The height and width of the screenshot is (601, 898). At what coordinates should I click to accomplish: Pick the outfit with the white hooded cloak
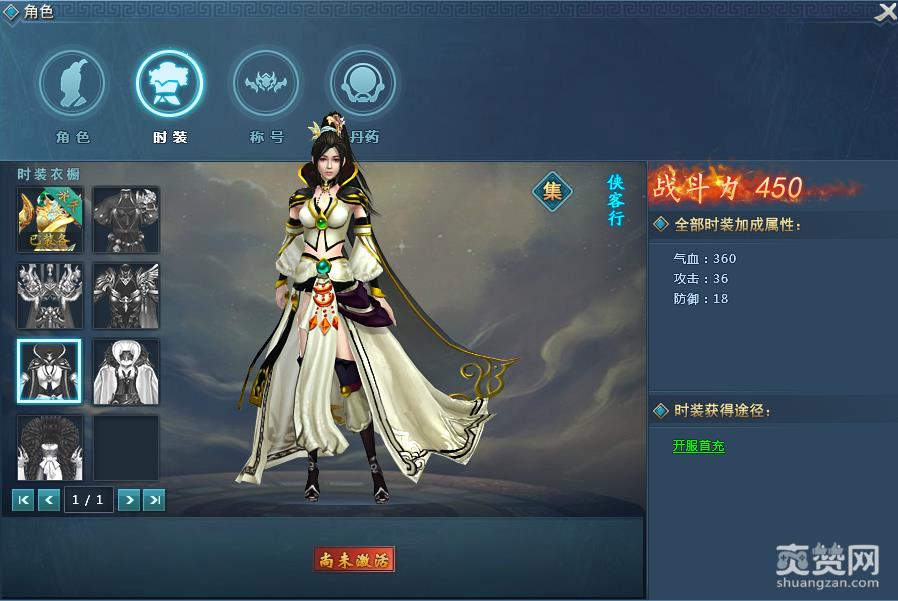(126, 371)
